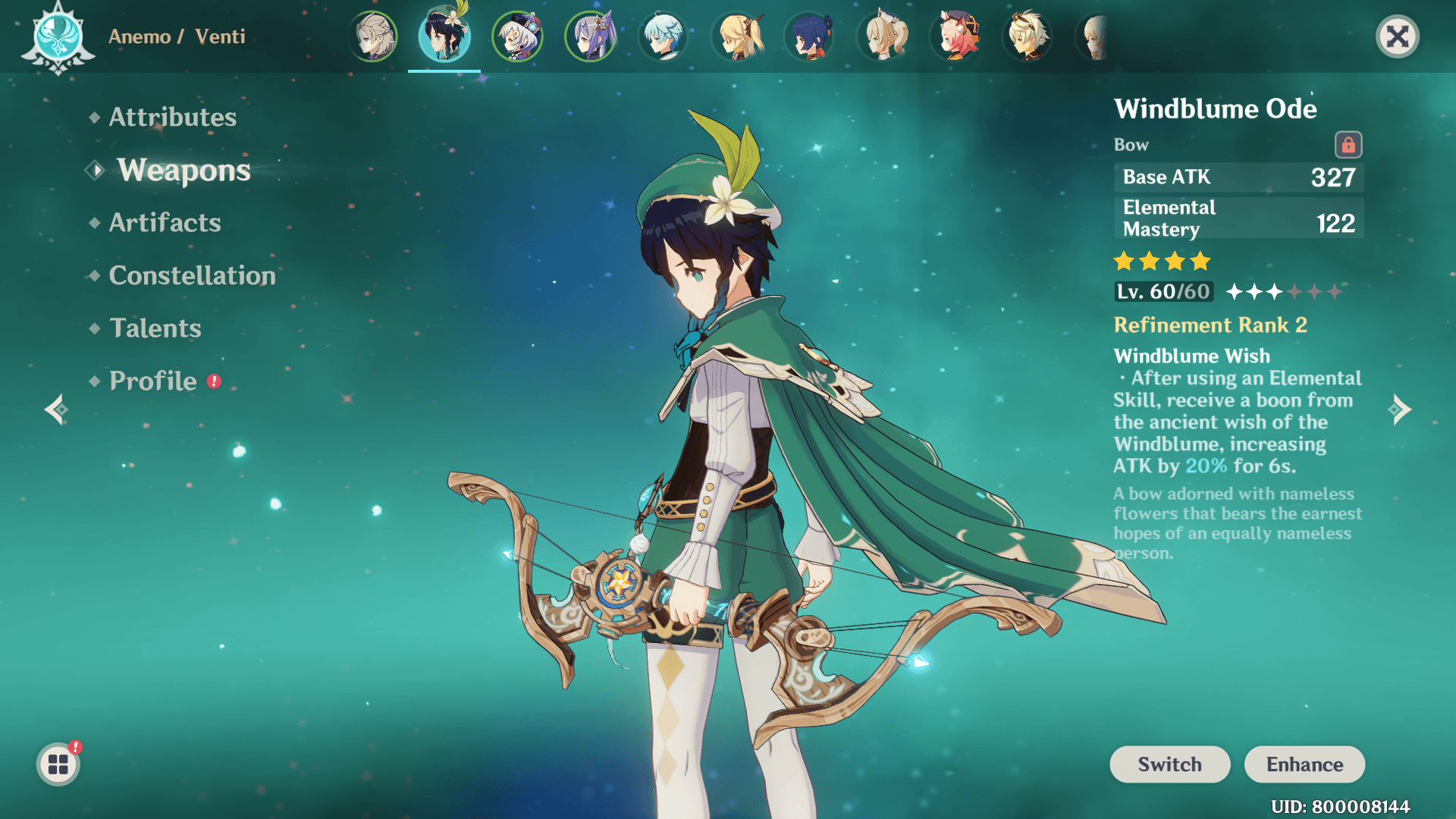
Task: Open the Constellation menu
Action: click(192, 275)
